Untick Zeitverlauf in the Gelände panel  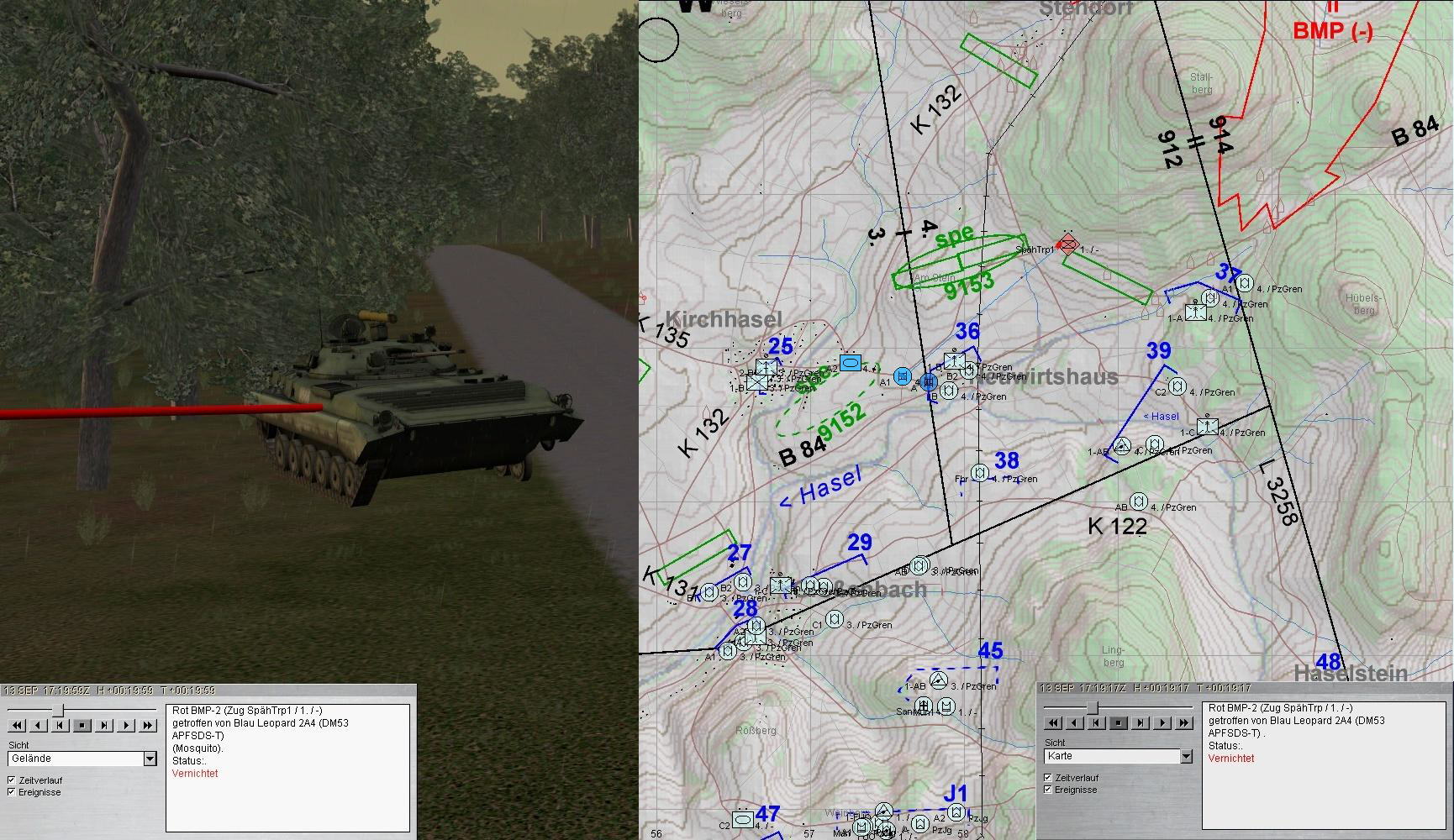click(11, 780)
